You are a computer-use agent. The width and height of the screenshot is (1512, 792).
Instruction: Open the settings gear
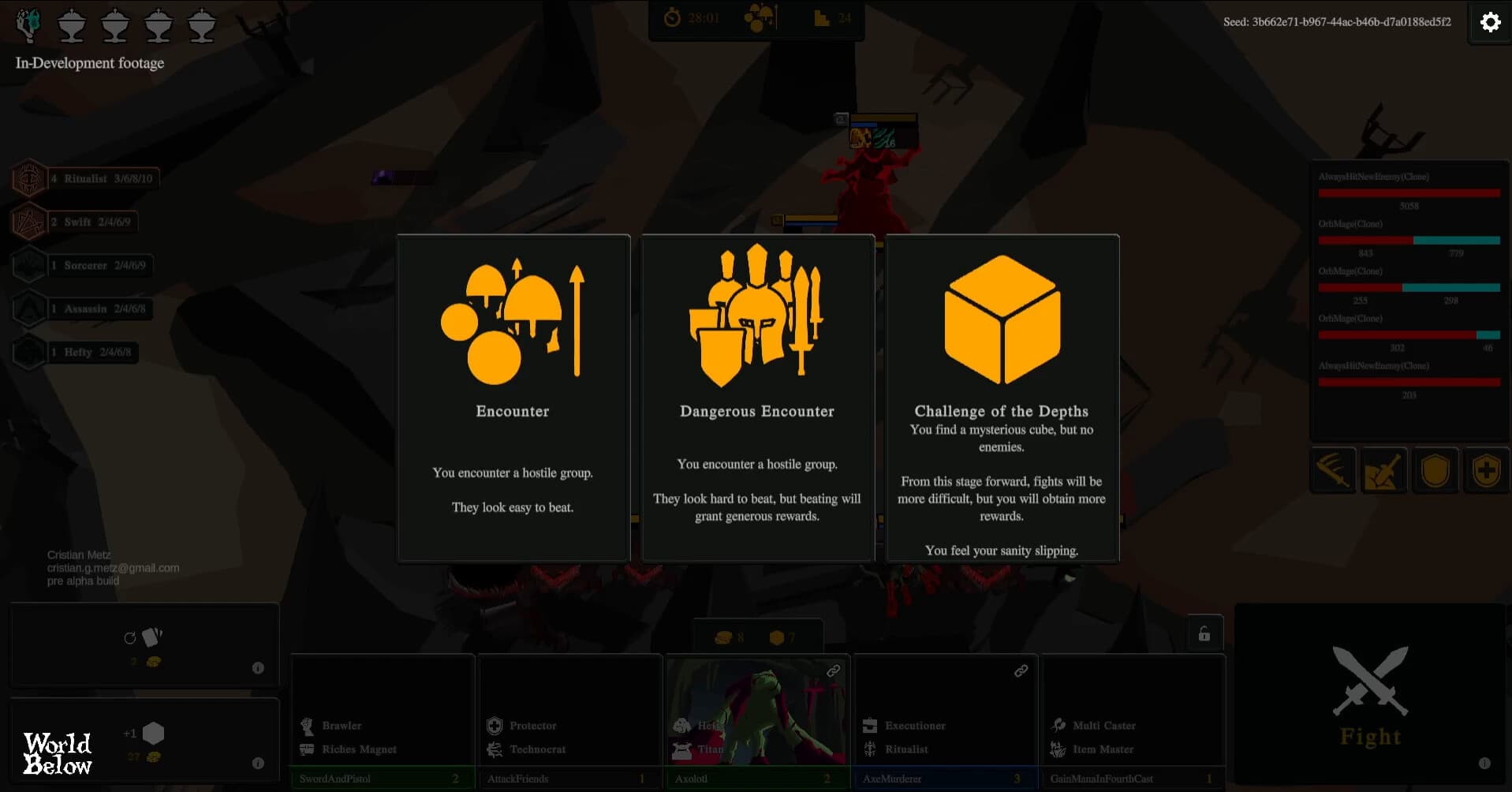pos(1490,22)
